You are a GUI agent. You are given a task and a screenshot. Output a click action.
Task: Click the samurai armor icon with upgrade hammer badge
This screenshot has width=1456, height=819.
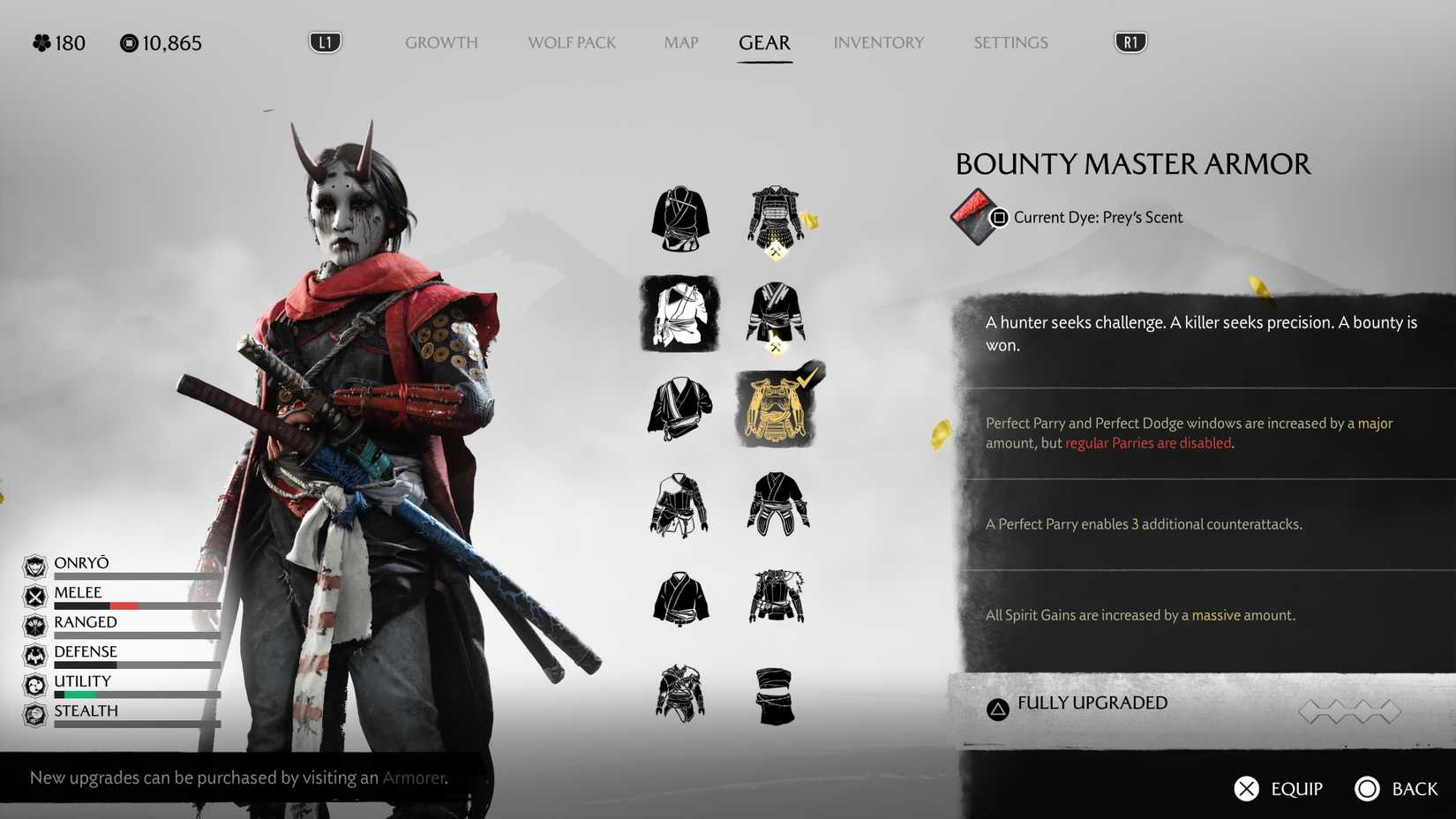click(x=775, y=218)
